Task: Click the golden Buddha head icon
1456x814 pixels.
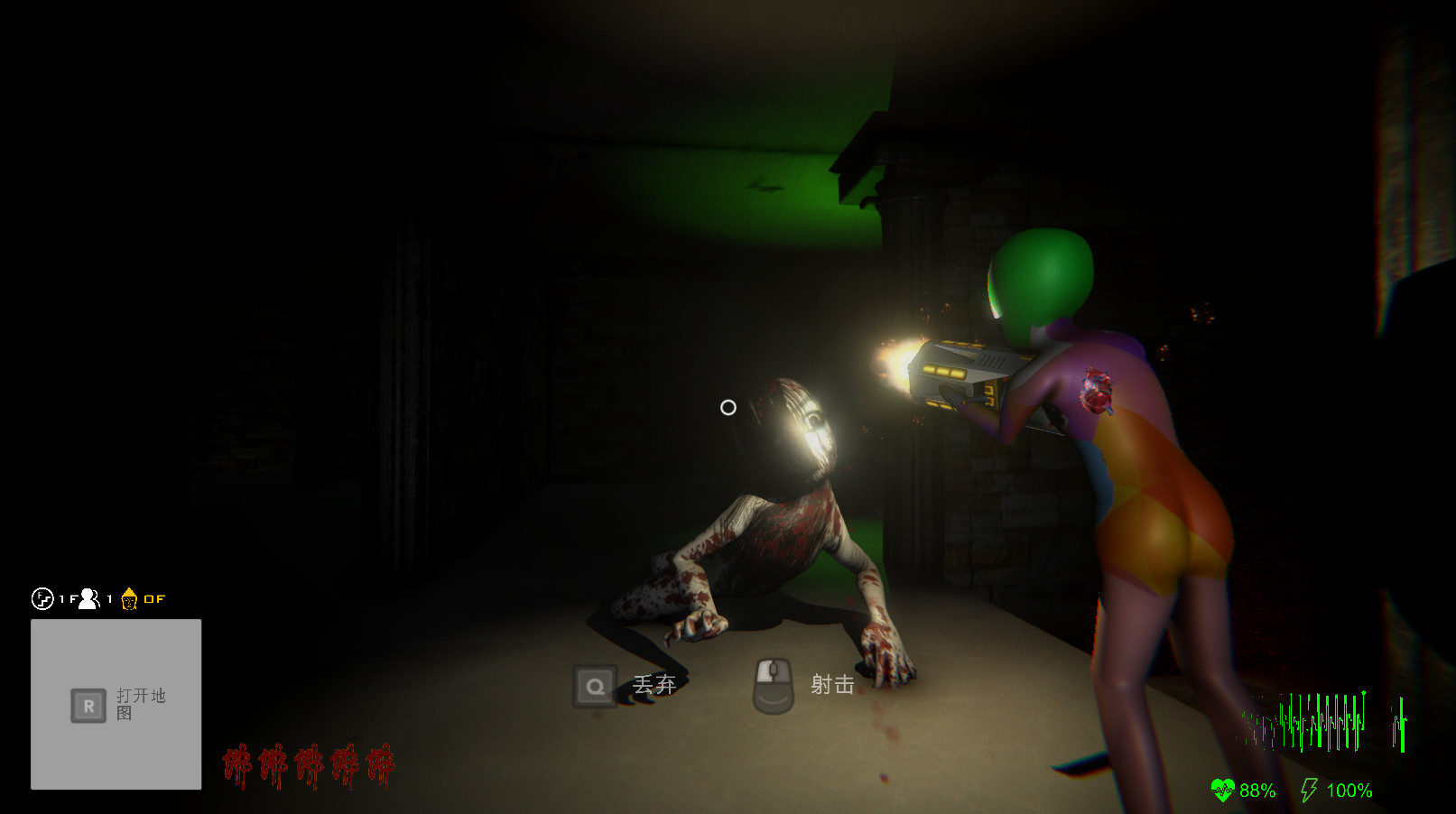Action: (x=129, y=598)
